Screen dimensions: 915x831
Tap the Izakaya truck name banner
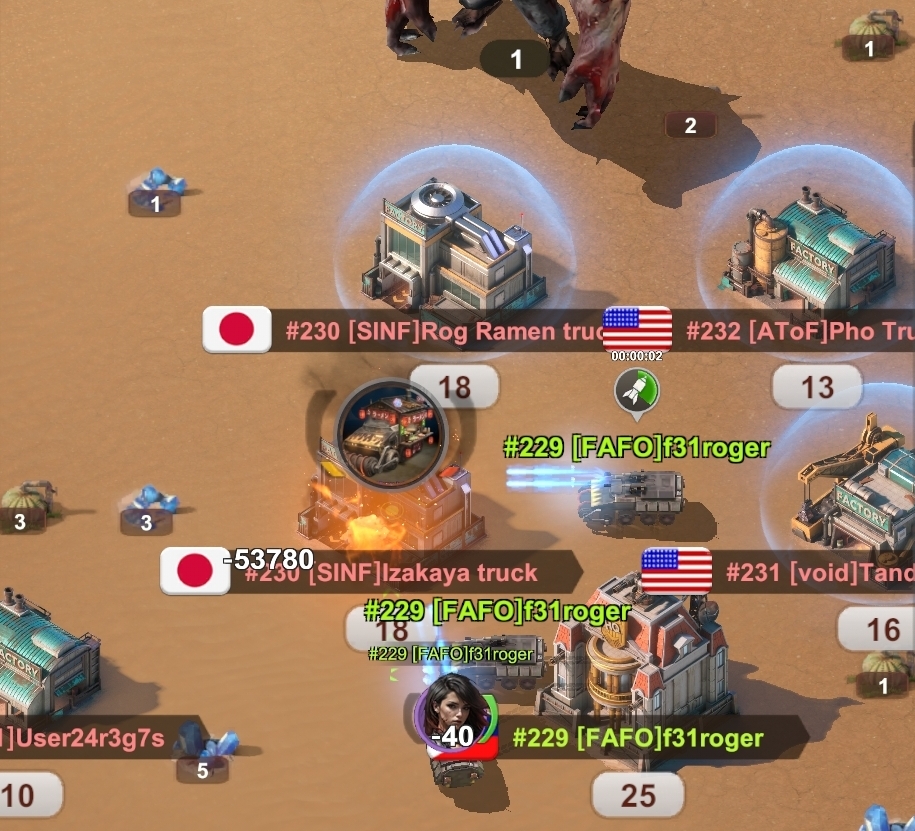(x=400, y=573)
